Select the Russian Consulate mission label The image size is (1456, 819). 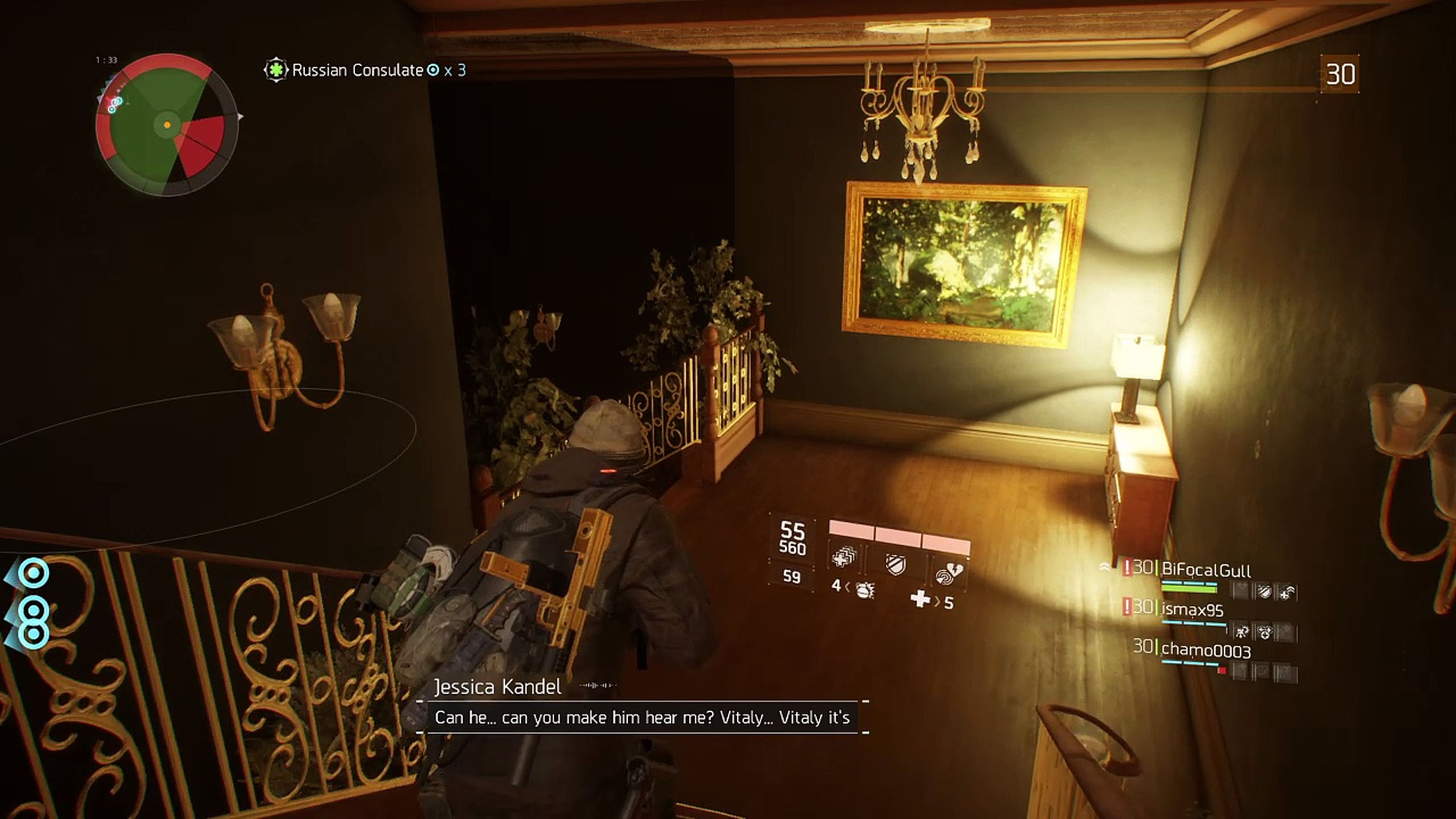click(356, 70)
